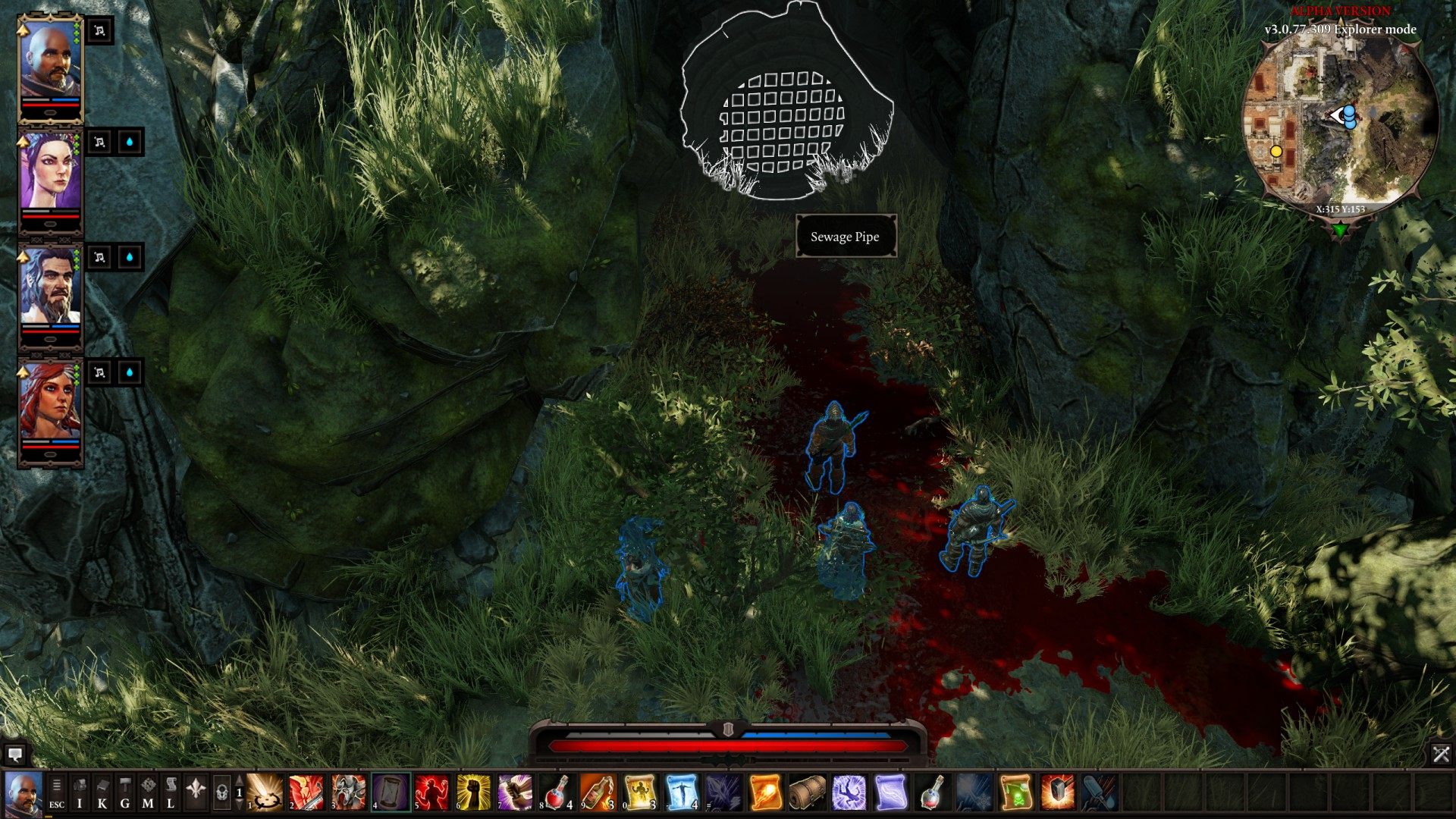Use the green skull poison scroll

coord(1015,792)
